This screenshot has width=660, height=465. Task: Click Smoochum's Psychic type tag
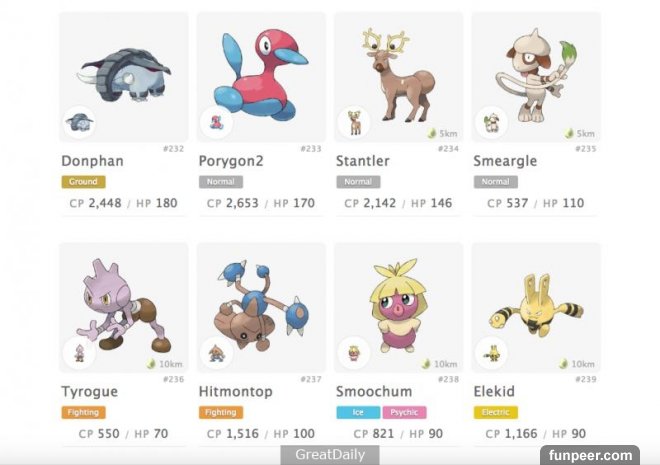(403, 412)
